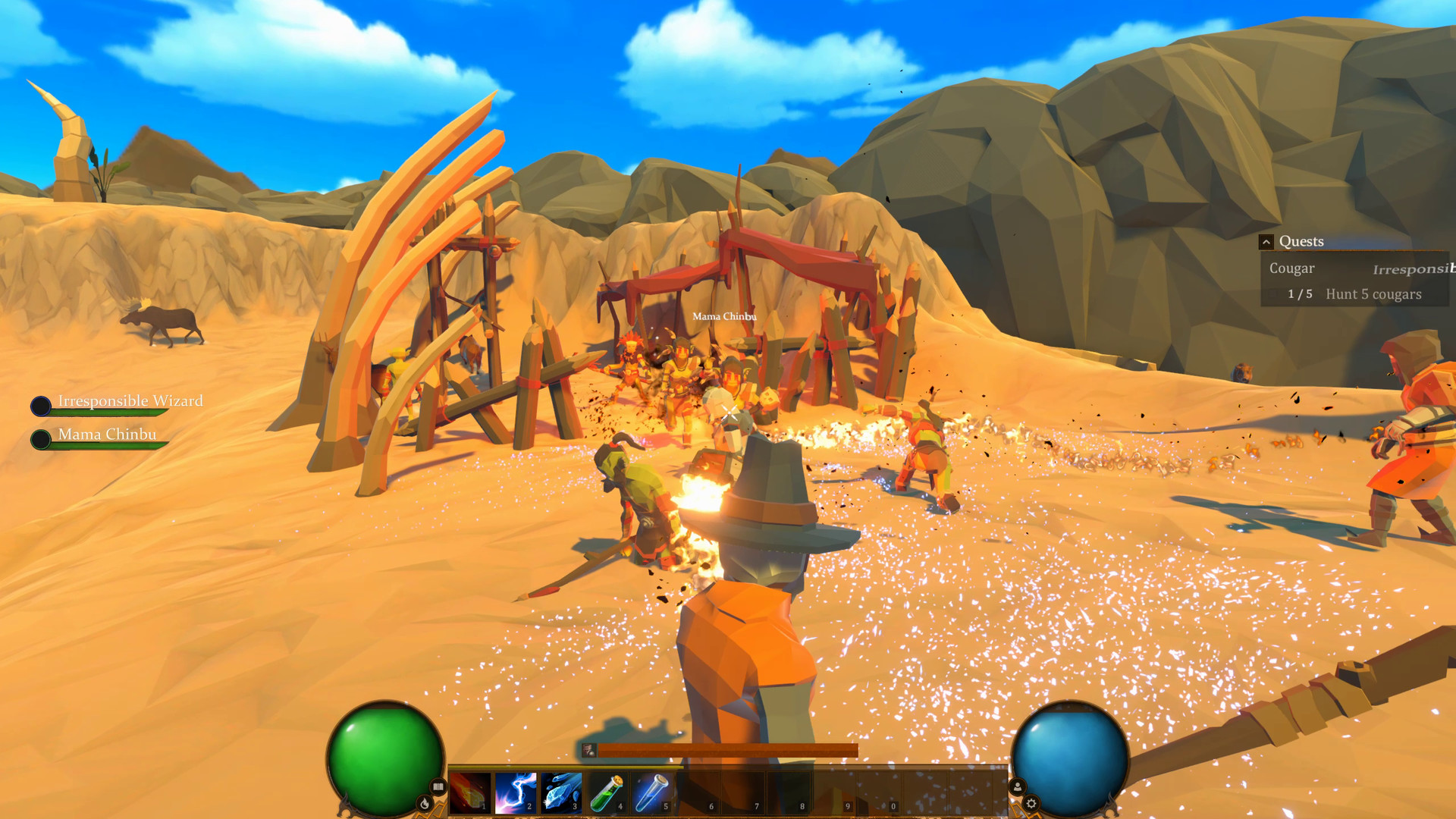Collapse the Quests panel with its chevron
Viewport: 1456px width, 819px height.
(1266, 241)
